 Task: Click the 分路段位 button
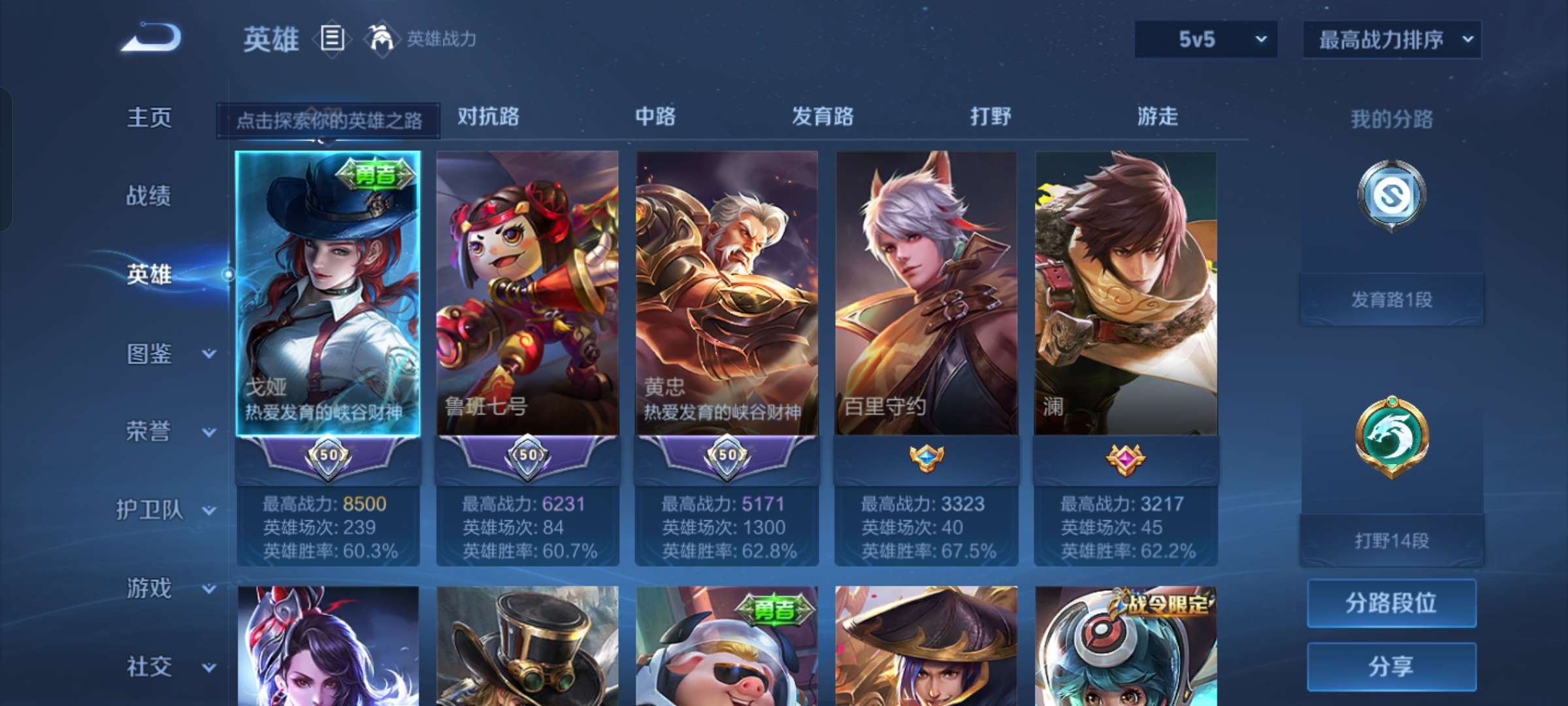[x=1392, y=603]
